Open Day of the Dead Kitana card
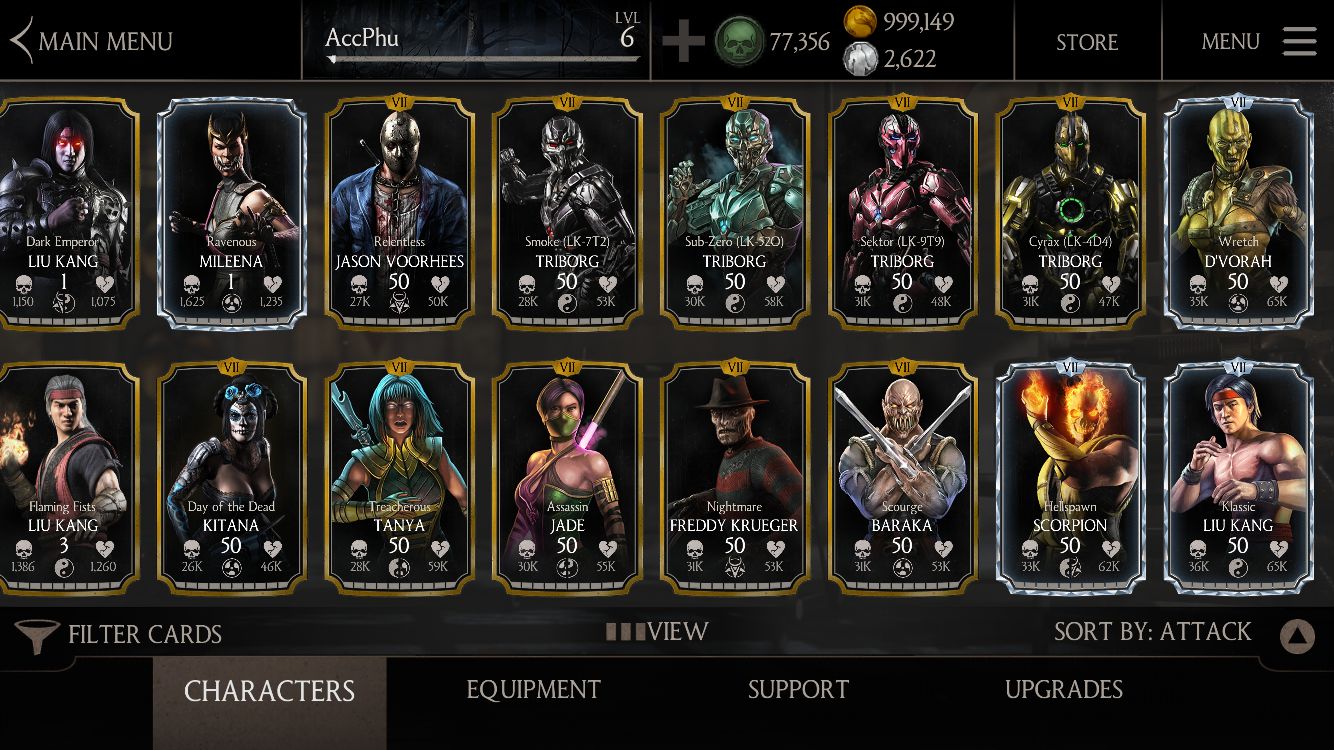1334x750 pixels. click(x=232, y=477)
